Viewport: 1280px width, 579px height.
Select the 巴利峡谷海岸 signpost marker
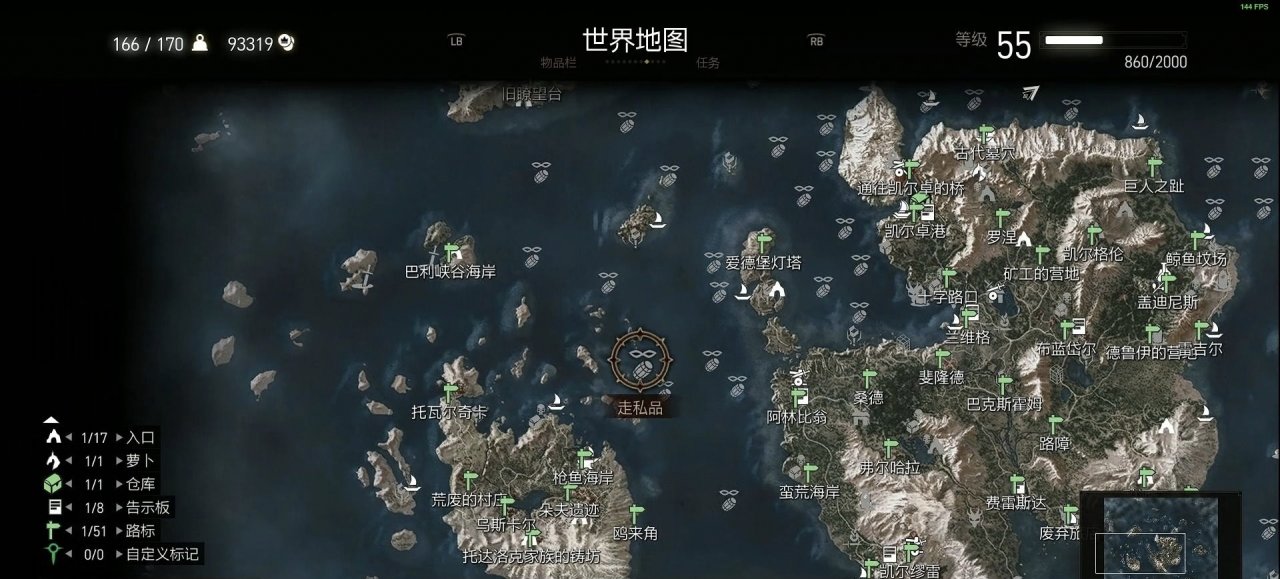click(x=451, y=251)
